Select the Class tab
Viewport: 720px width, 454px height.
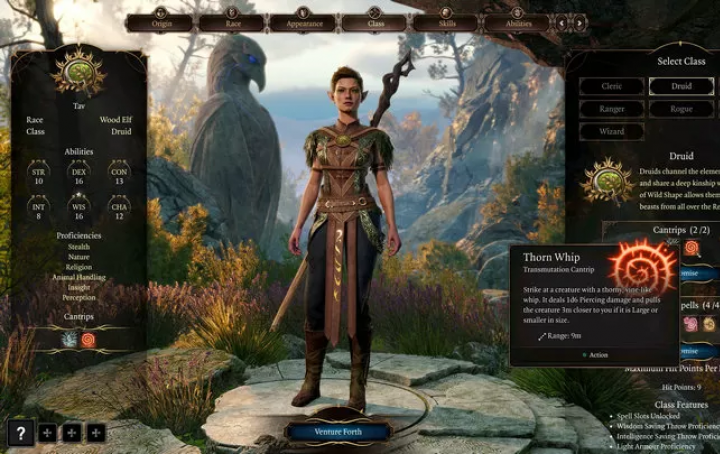coord(374,22)
